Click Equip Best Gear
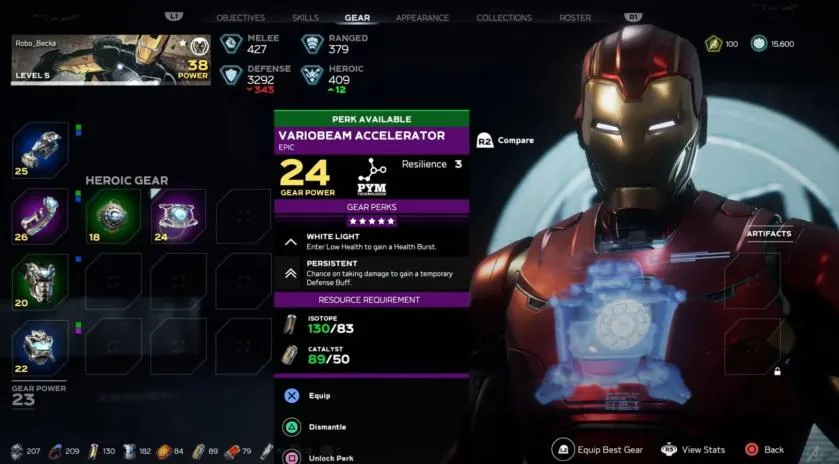Screen dimensions: 839x464 coord(597,450)
